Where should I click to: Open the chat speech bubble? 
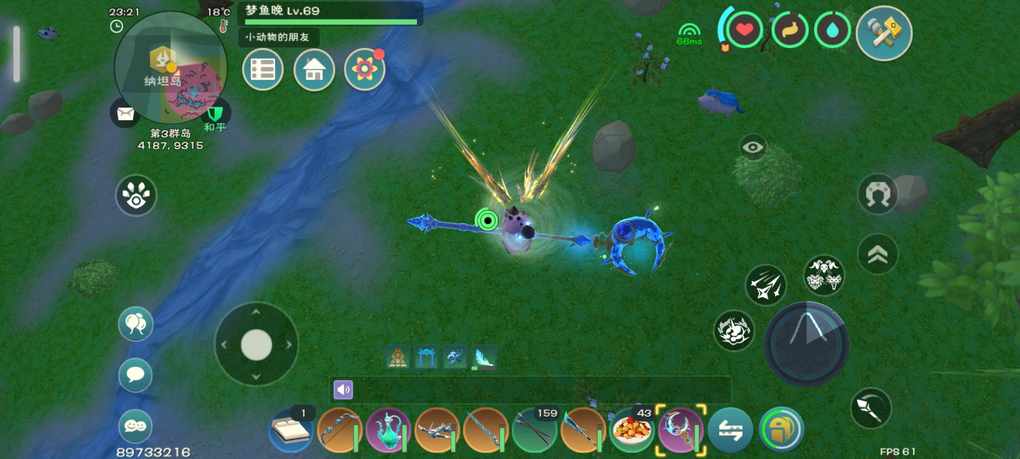[x=135, y=375]
